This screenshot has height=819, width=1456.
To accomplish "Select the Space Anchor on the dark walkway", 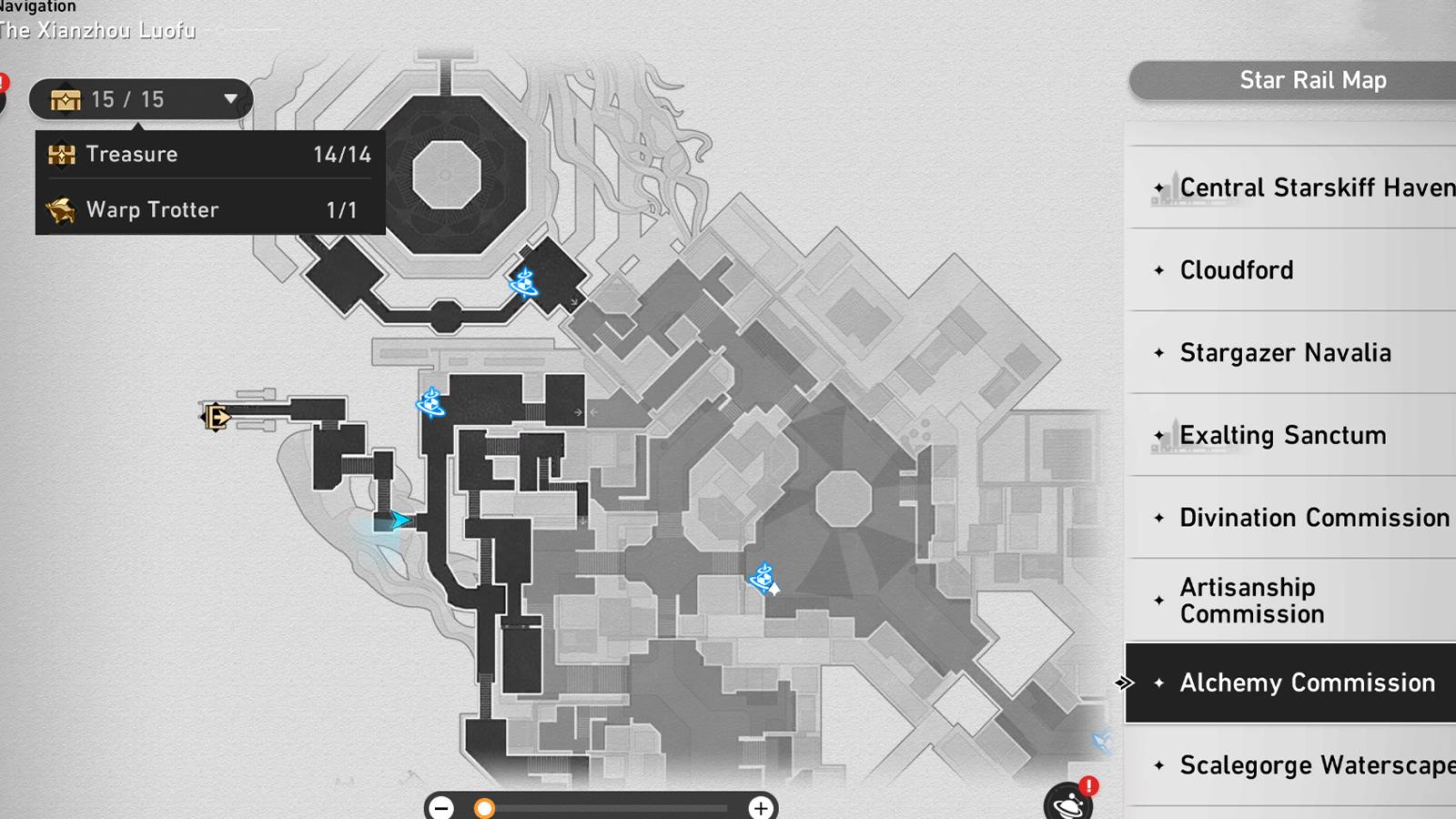I will [x=430, y=404].
